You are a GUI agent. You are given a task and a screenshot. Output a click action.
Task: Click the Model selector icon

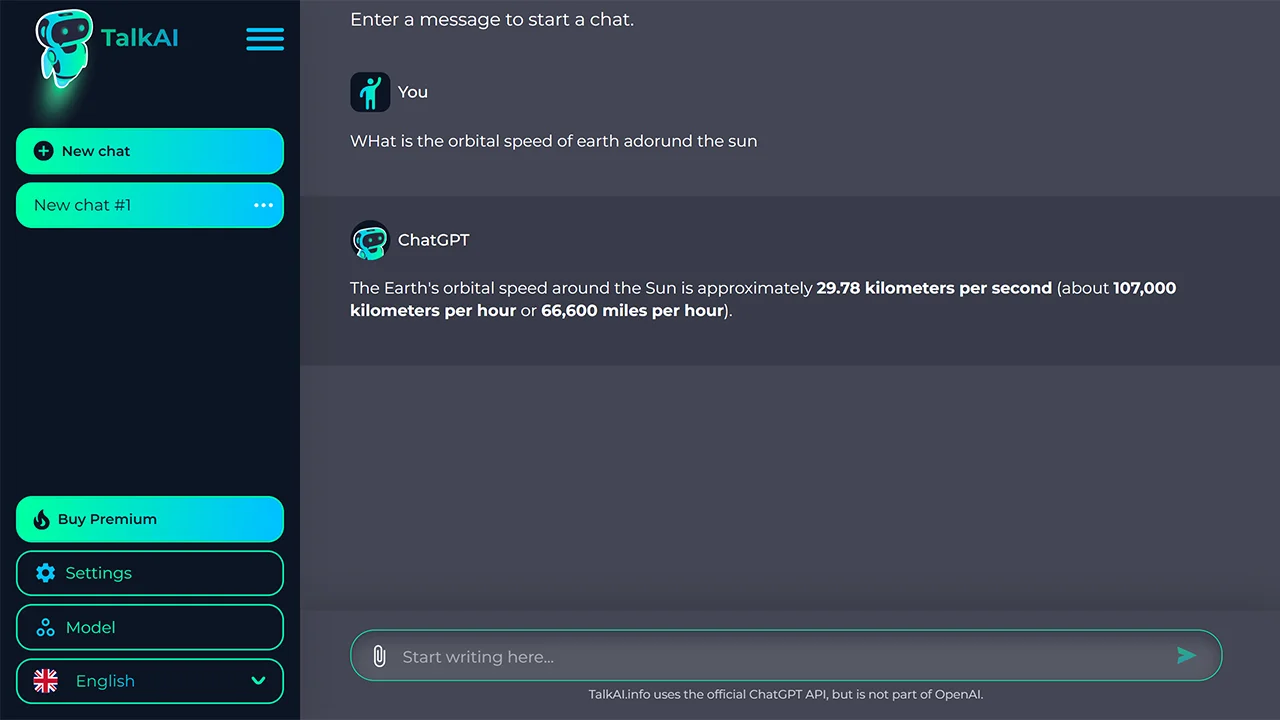point(45,627)
